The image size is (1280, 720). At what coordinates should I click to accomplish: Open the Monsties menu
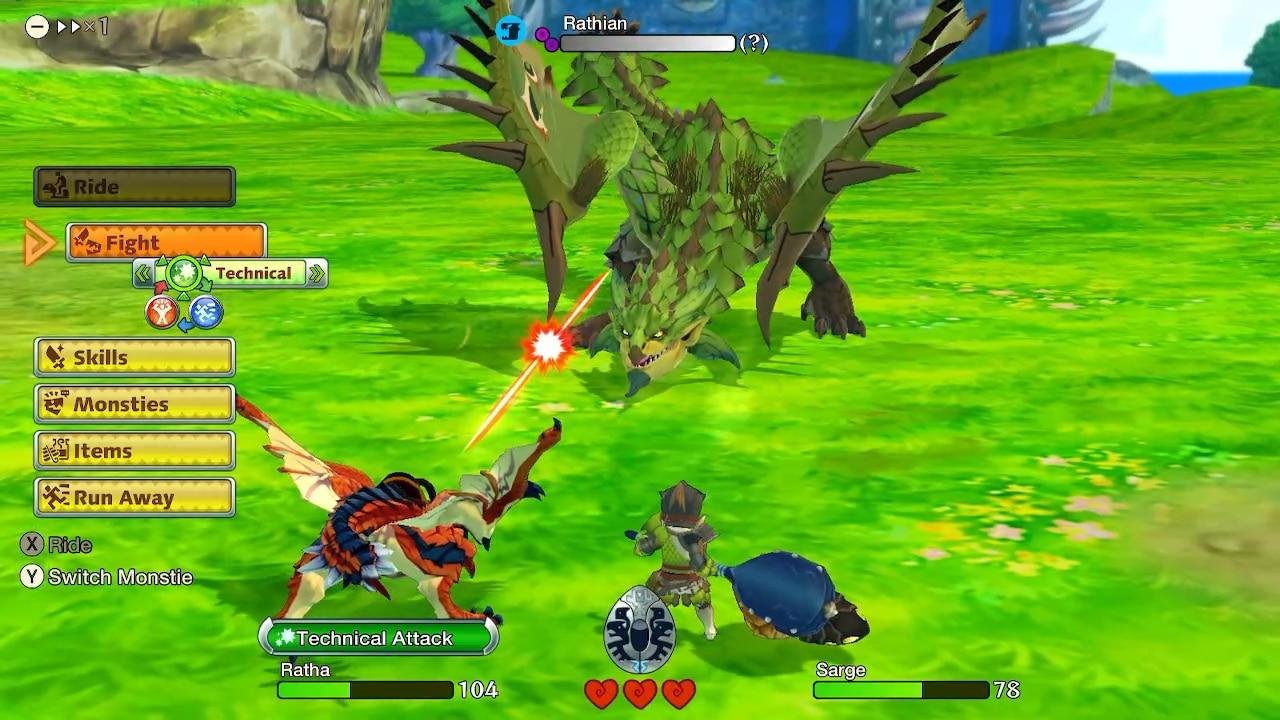pyautogui.click(x=135, y=404)
